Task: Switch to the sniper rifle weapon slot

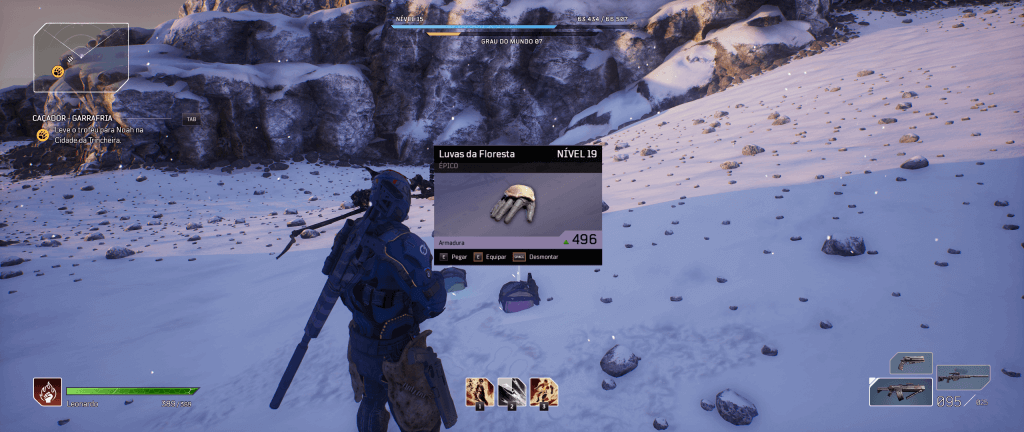Action: point(963,376)
